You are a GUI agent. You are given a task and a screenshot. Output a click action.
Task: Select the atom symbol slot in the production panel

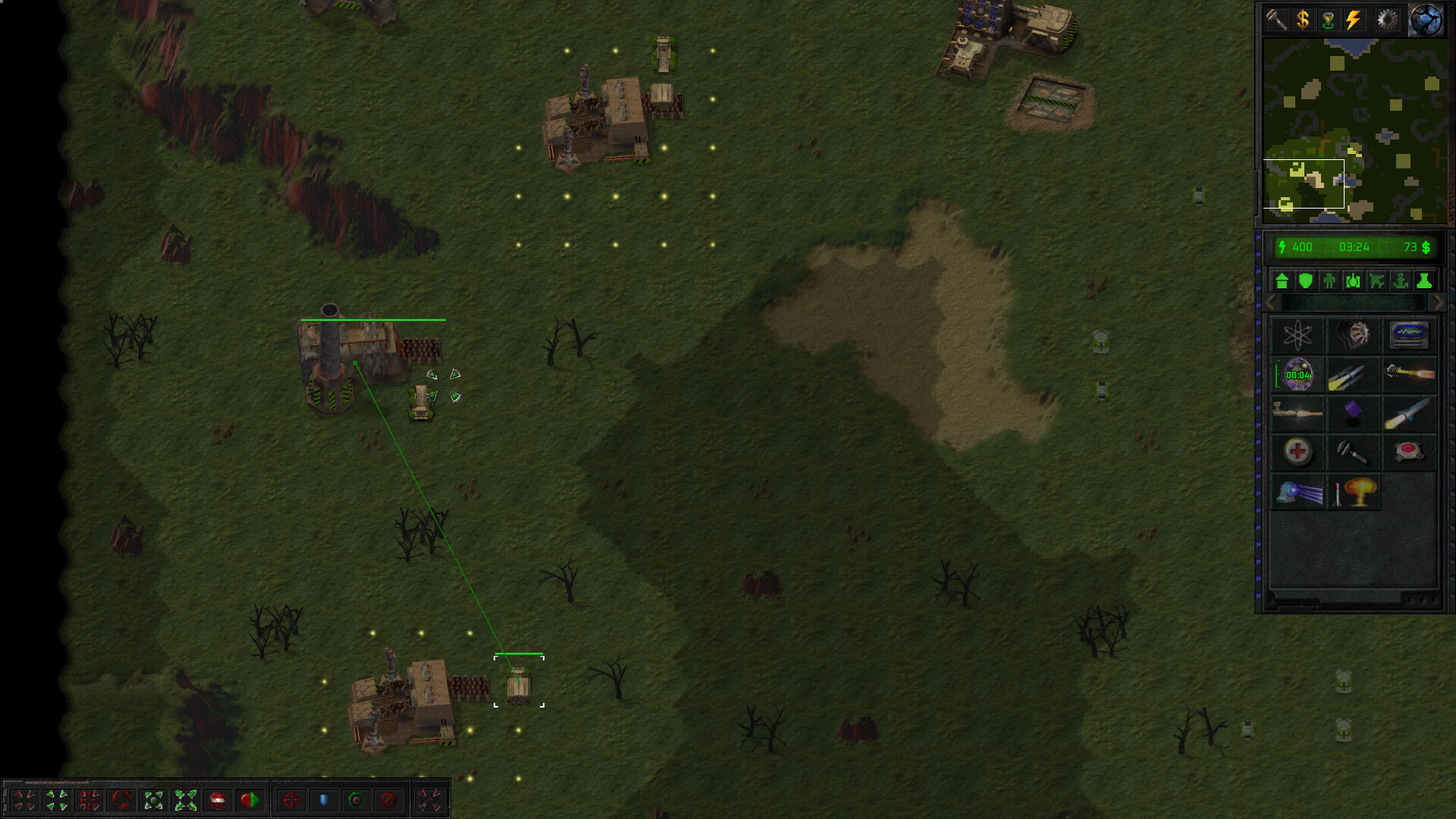tap(1298, 334)
